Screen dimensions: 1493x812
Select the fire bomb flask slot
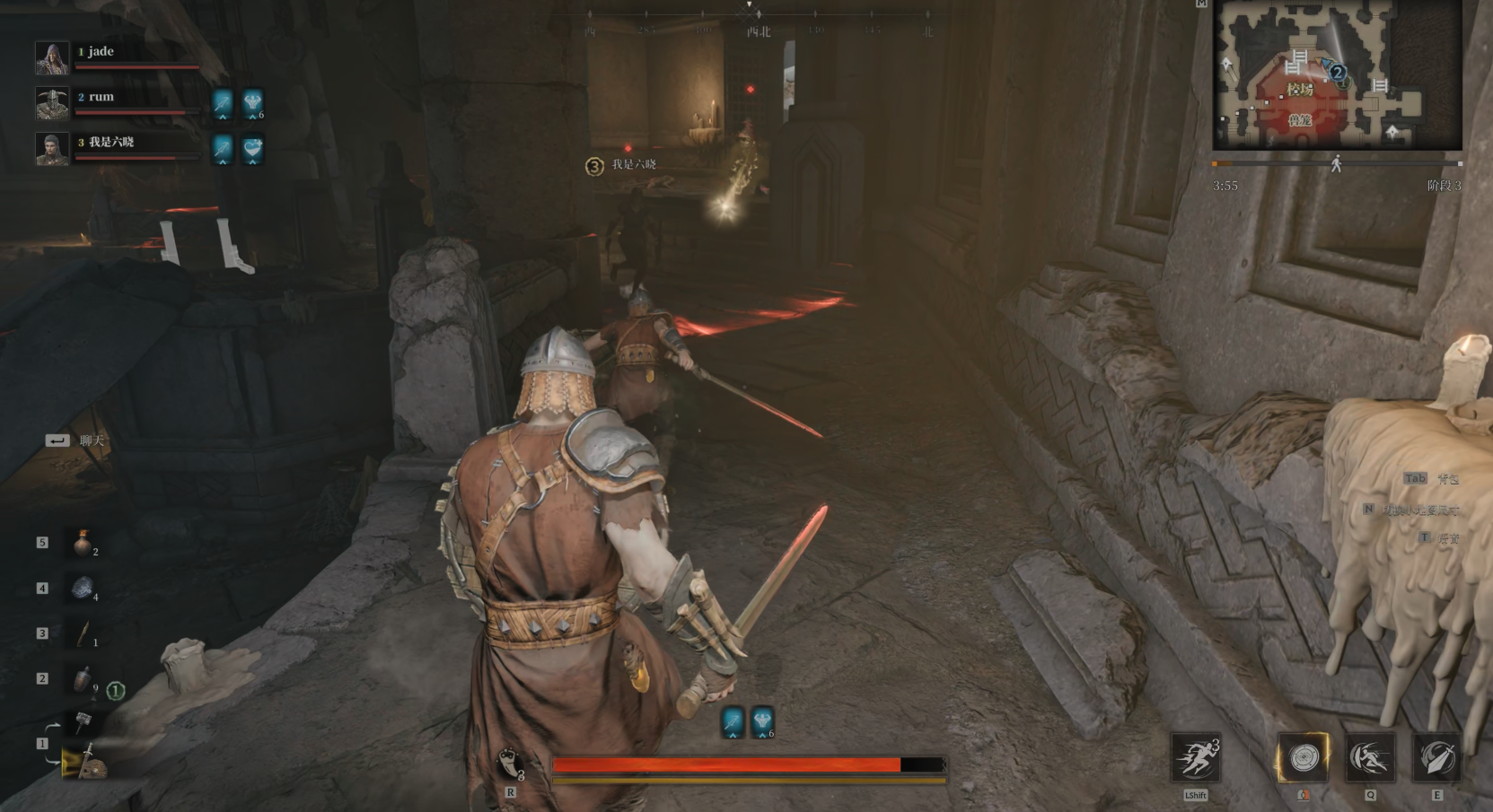tap(83, 543)
